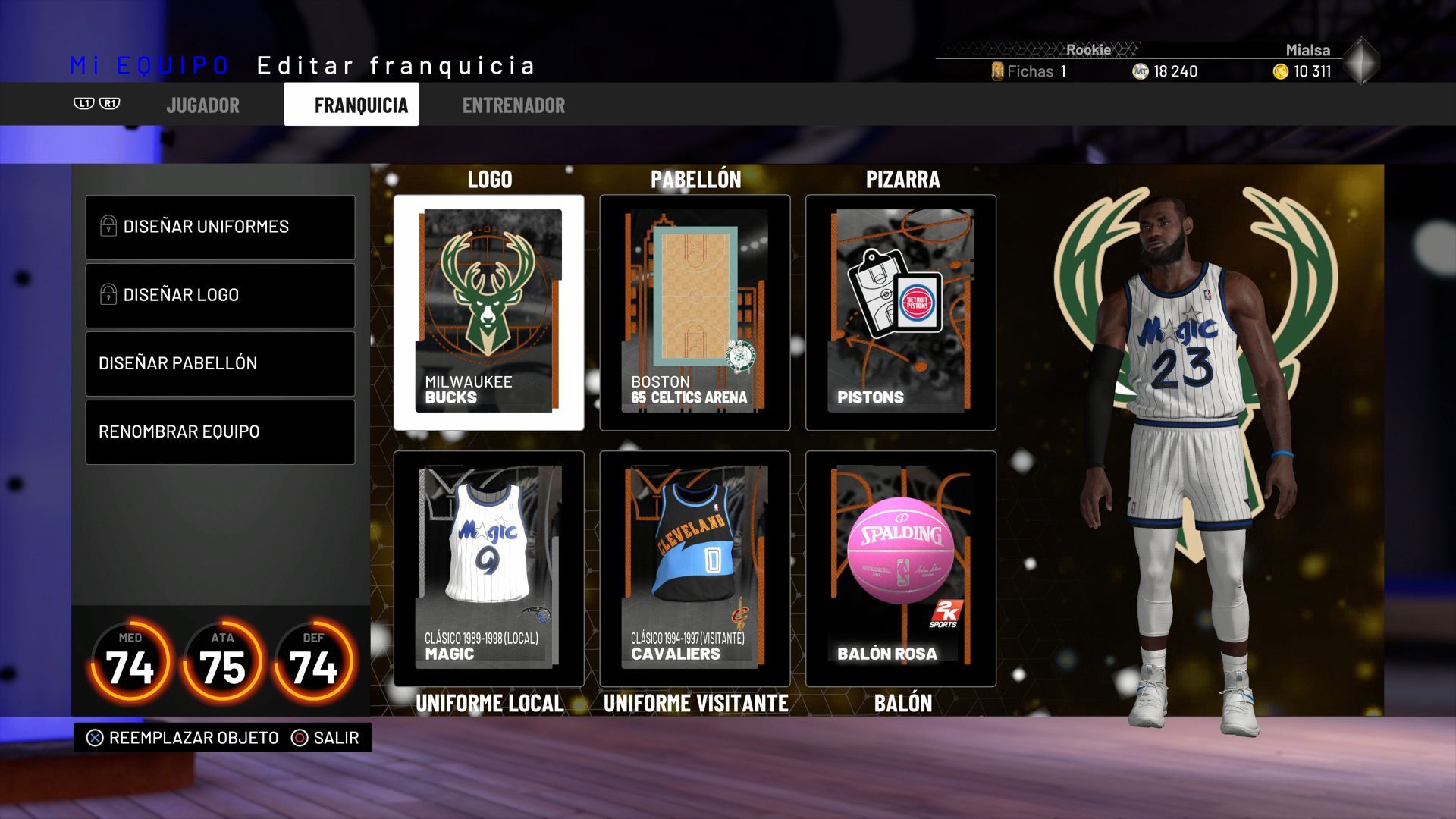Select the Milwaukee Bucks logo card

coord(489,312)
